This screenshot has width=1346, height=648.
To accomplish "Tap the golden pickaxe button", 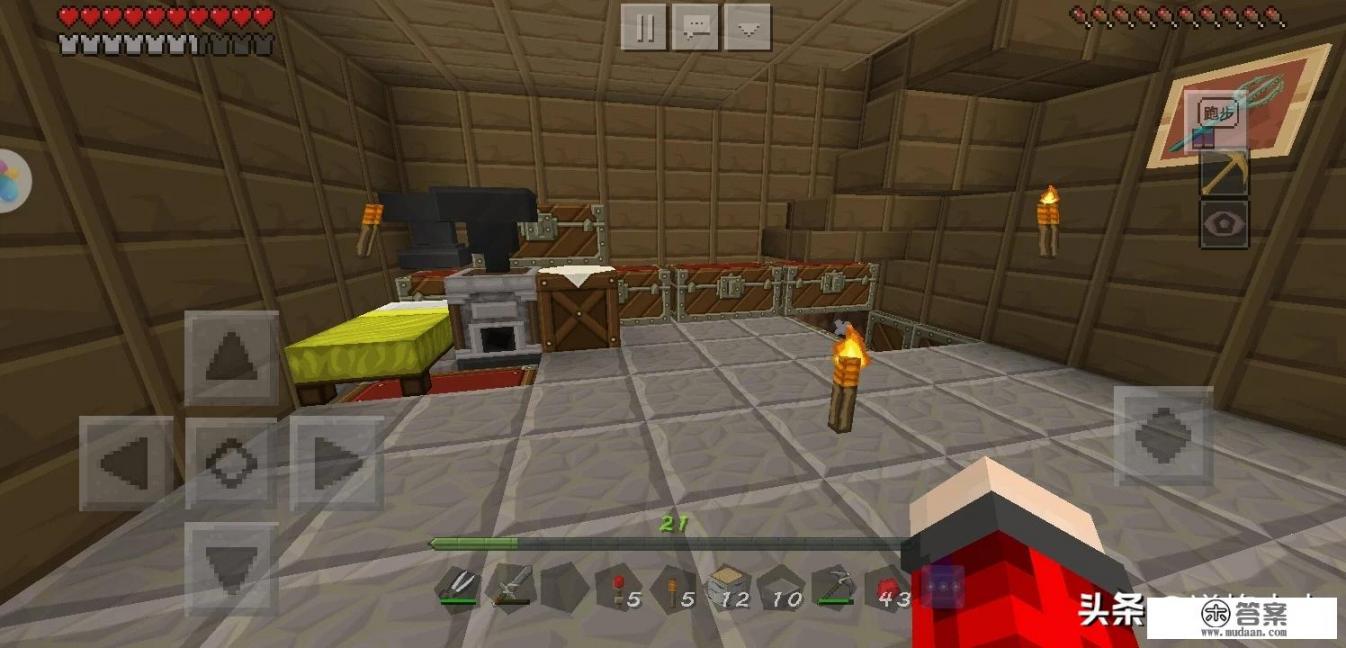I will click(1223, 173).
